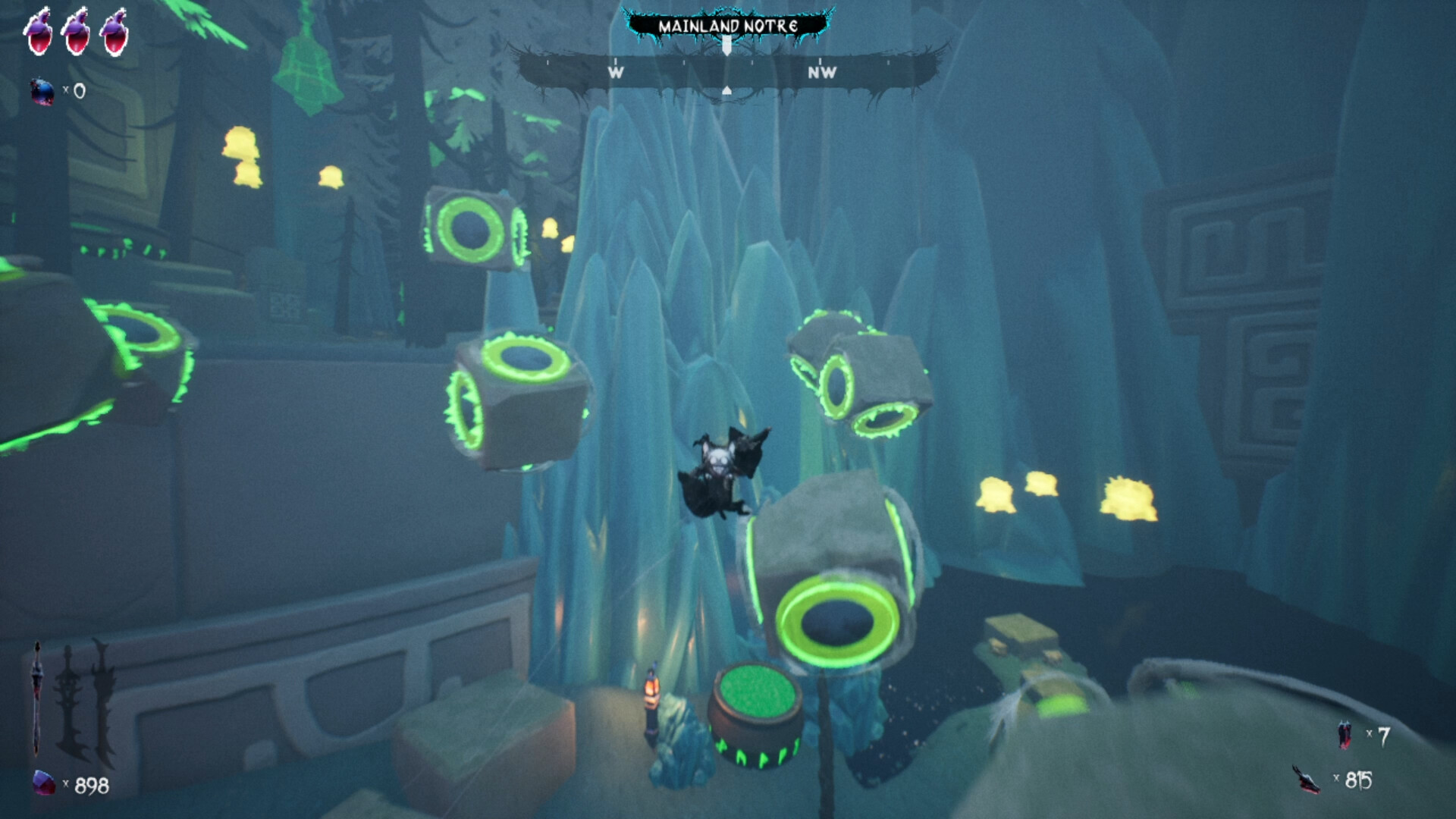This screenshot has height=819, width=1456.
Task: Select the colored thin sword weapon icon
Action: point(36,696)
